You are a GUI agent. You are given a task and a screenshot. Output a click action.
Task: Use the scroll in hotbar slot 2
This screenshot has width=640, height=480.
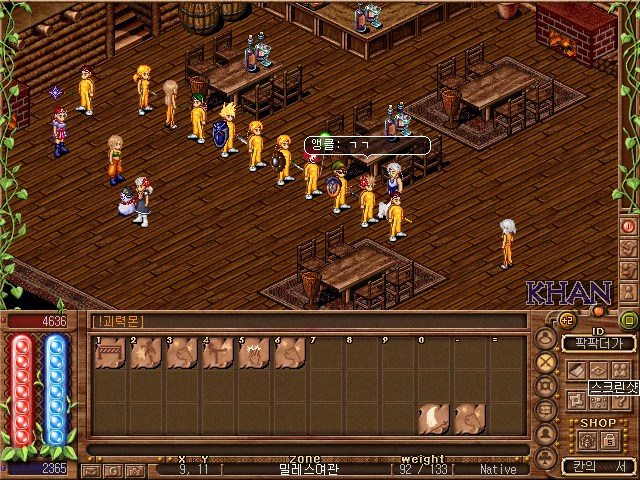point(144,353)
